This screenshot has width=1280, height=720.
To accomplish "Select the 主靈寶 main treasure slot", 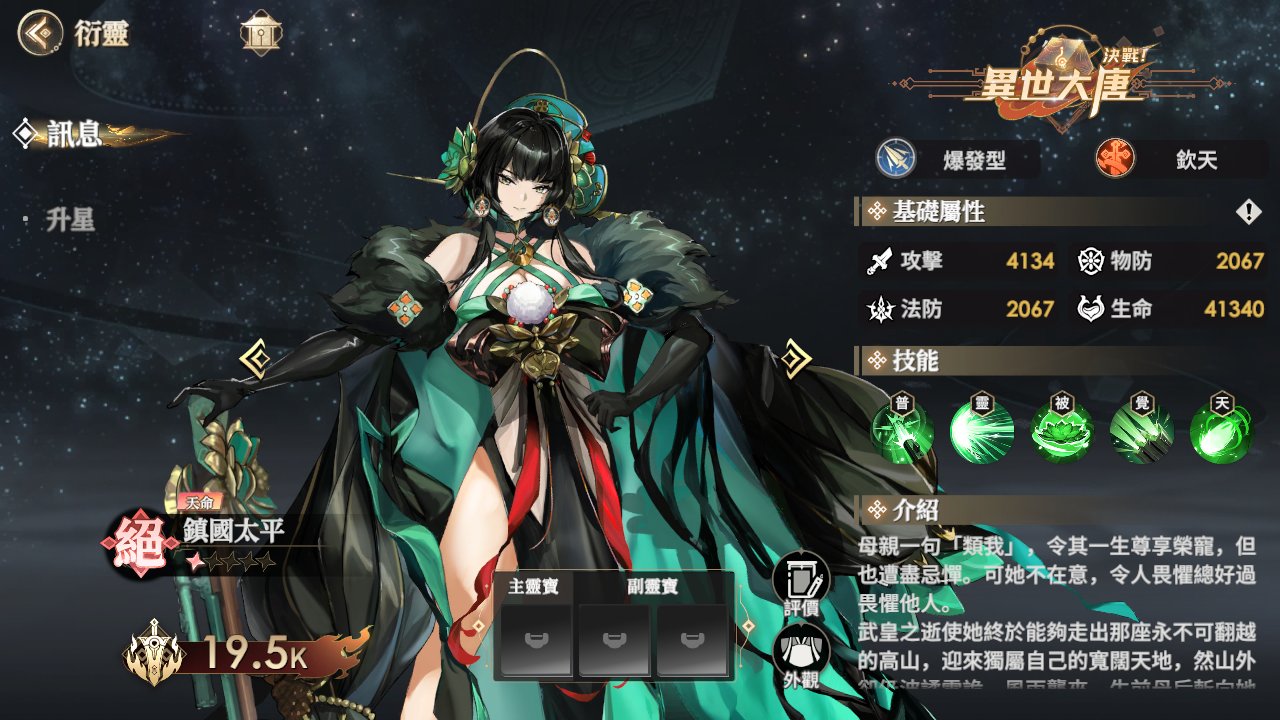I will tap(536, 640).
